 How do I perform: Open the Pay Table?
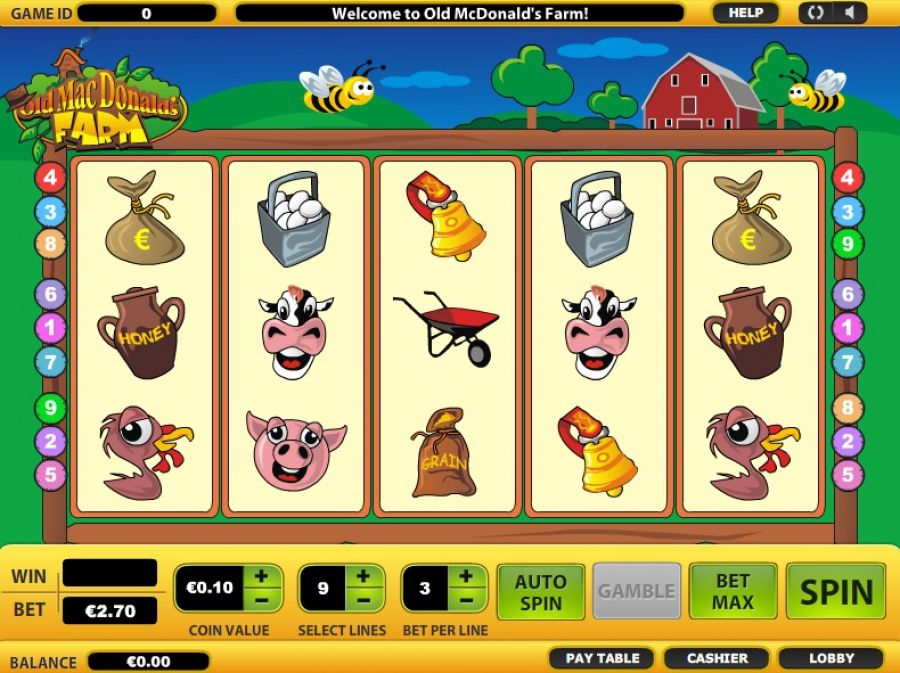(x=602, y=658)
